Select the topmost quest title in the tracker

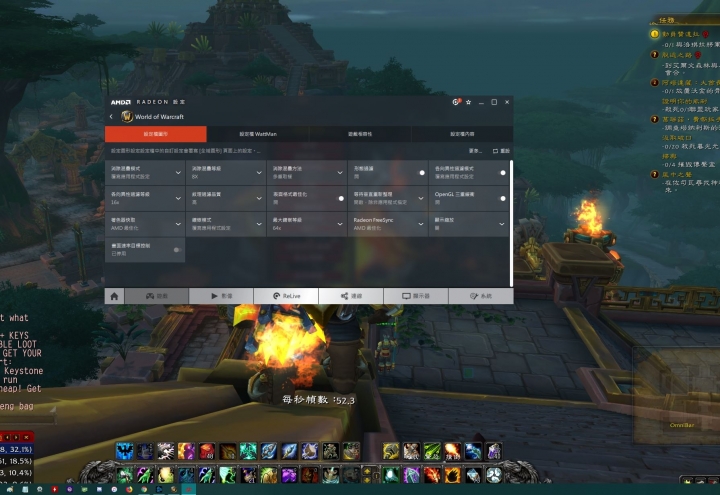682,34
